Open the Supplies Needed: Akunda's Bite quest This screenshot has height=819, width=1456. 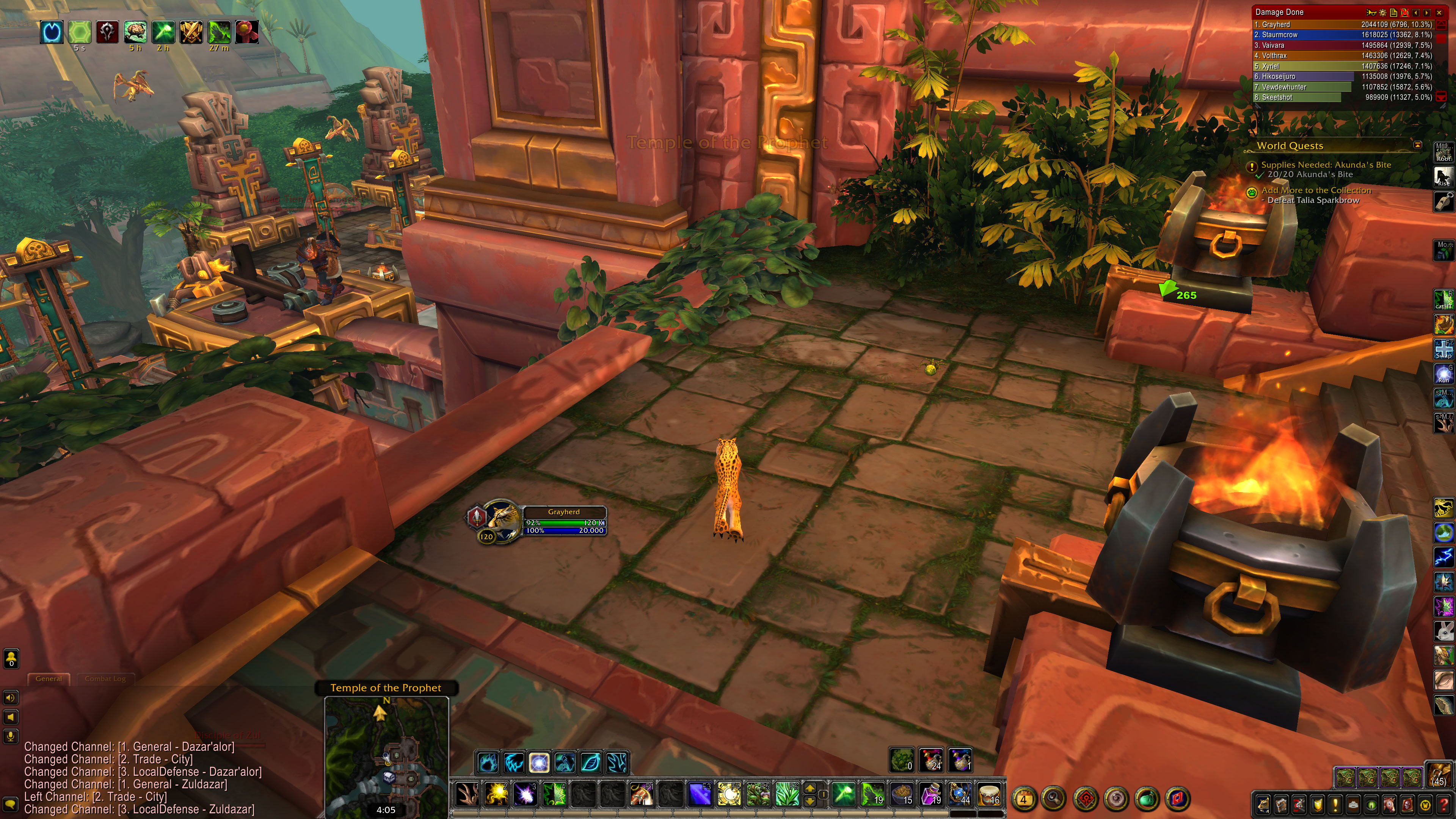[x=1326, y=165]
